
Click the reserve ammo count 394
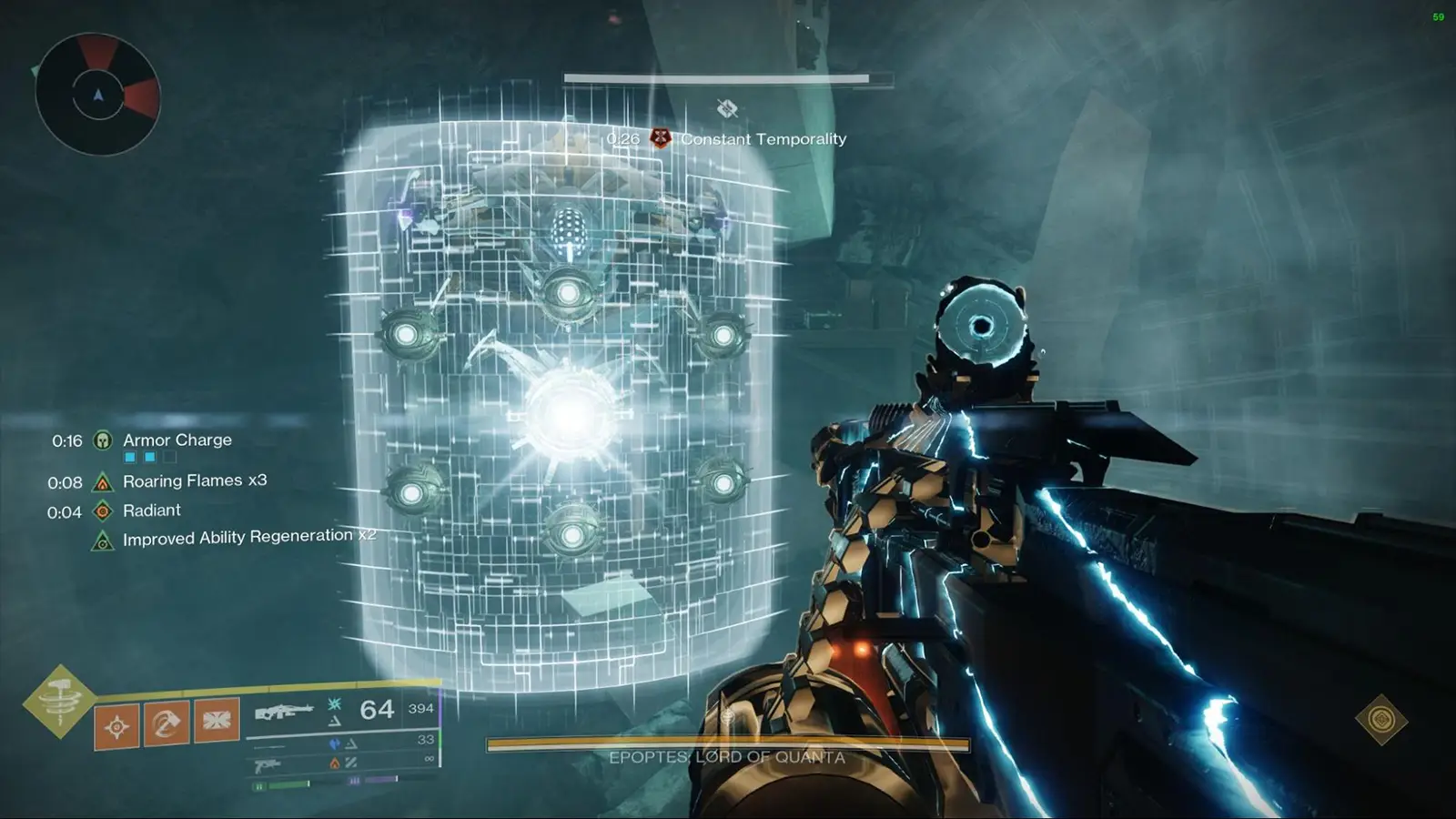tap(422, 708)
